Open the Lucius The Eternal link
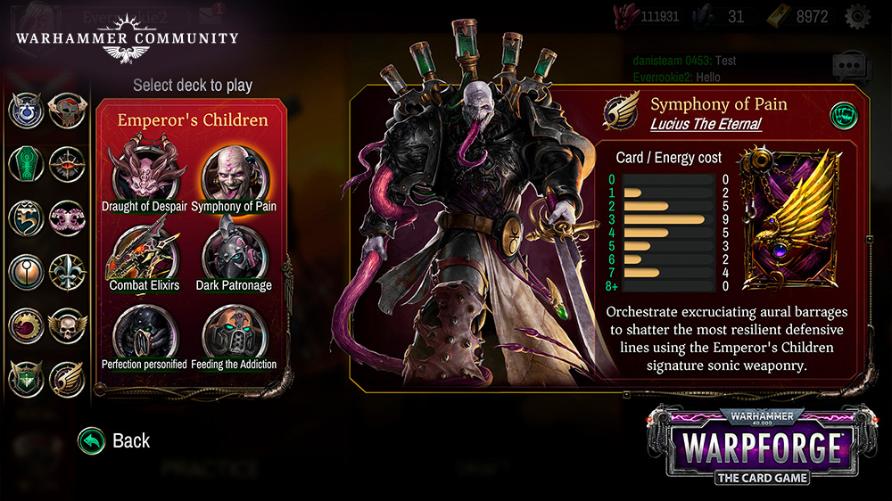 click(706, 125)
